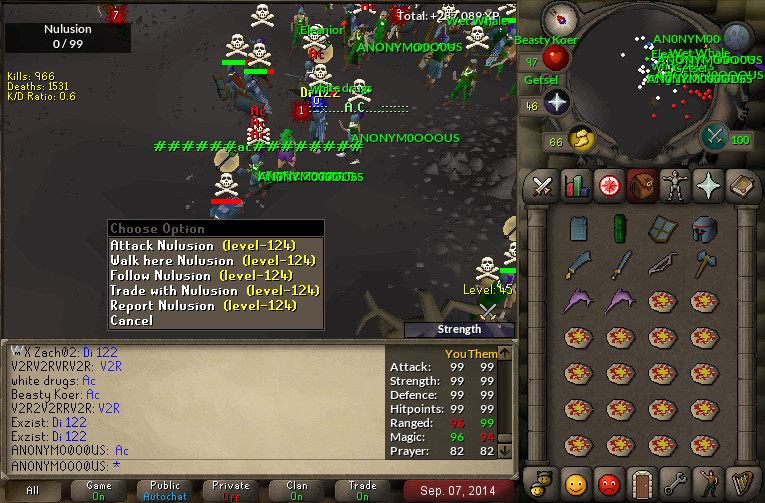This screenshot has width=765, height=503.
Task: Cancel the Choose Option menu
Action: pyautogui.click(x=131, y=320)
